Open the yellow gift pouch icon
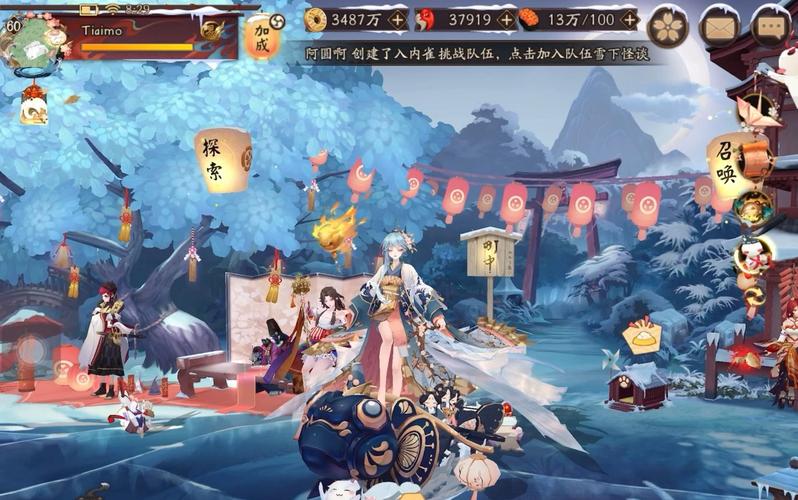 (x=641, y=337)
